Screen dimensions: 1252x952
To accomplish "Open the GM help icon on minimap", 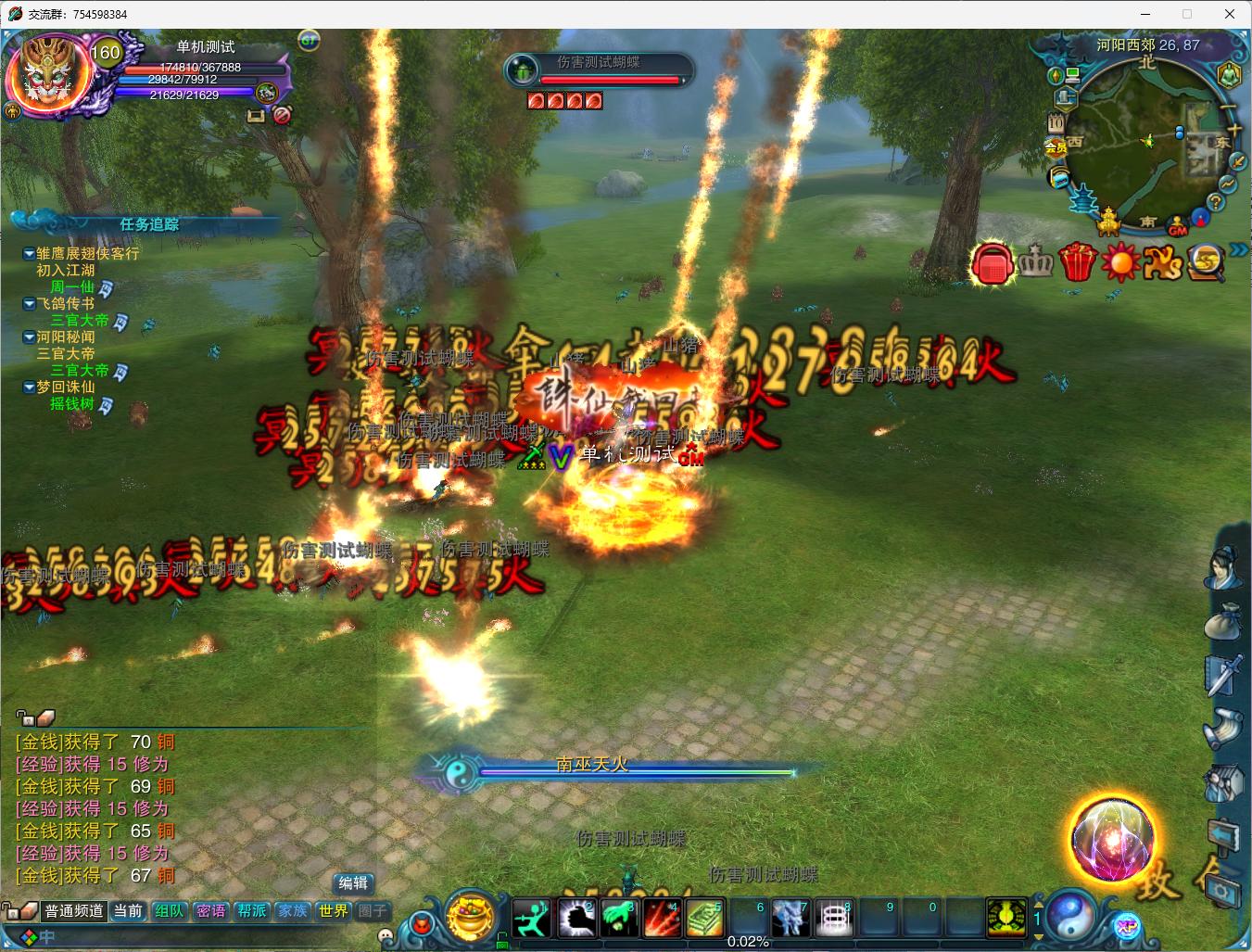I will [1178, 227].
